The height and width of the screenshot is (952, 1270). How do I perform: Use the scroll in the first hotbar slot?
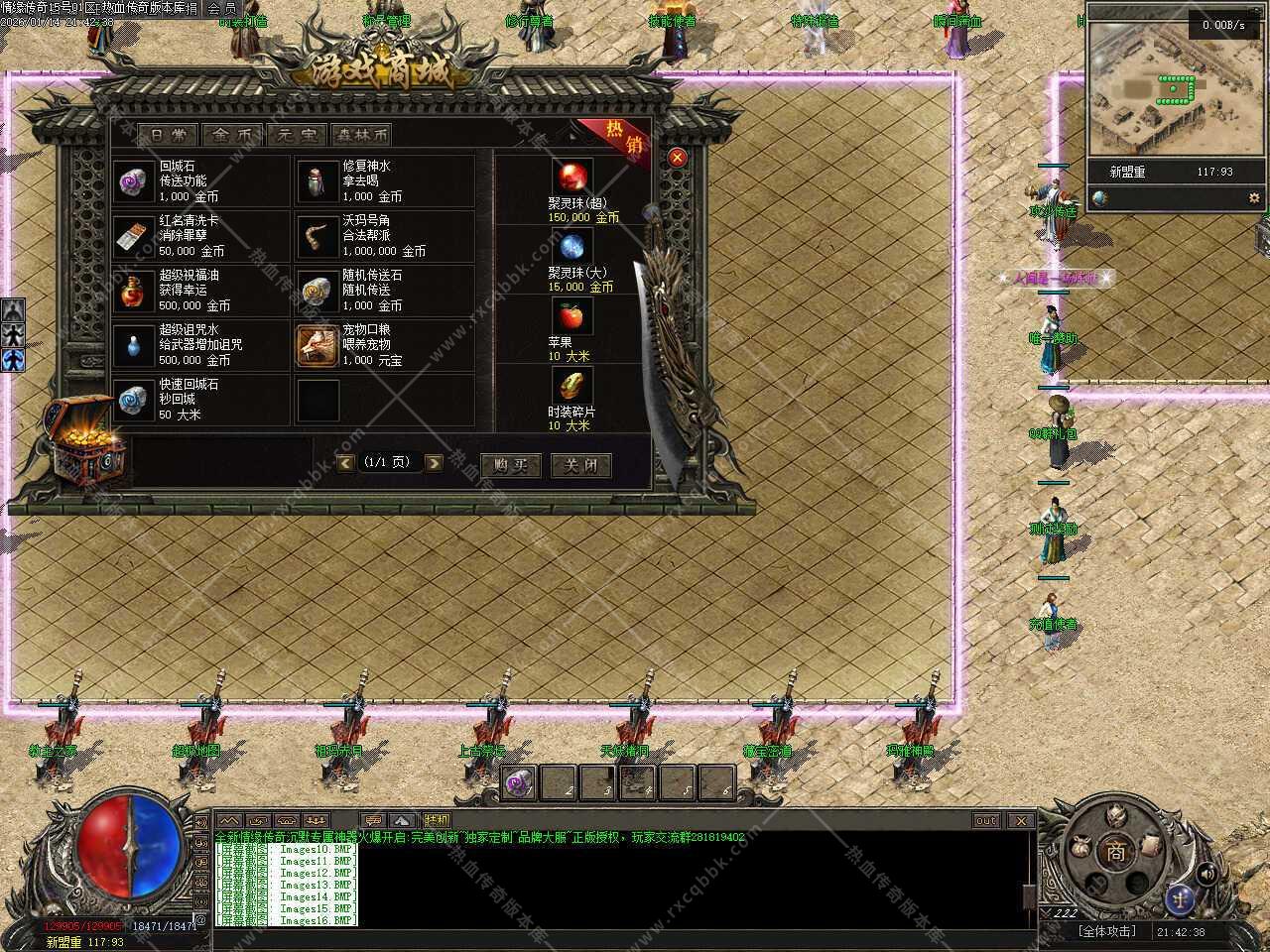click(x=520, y=782)
